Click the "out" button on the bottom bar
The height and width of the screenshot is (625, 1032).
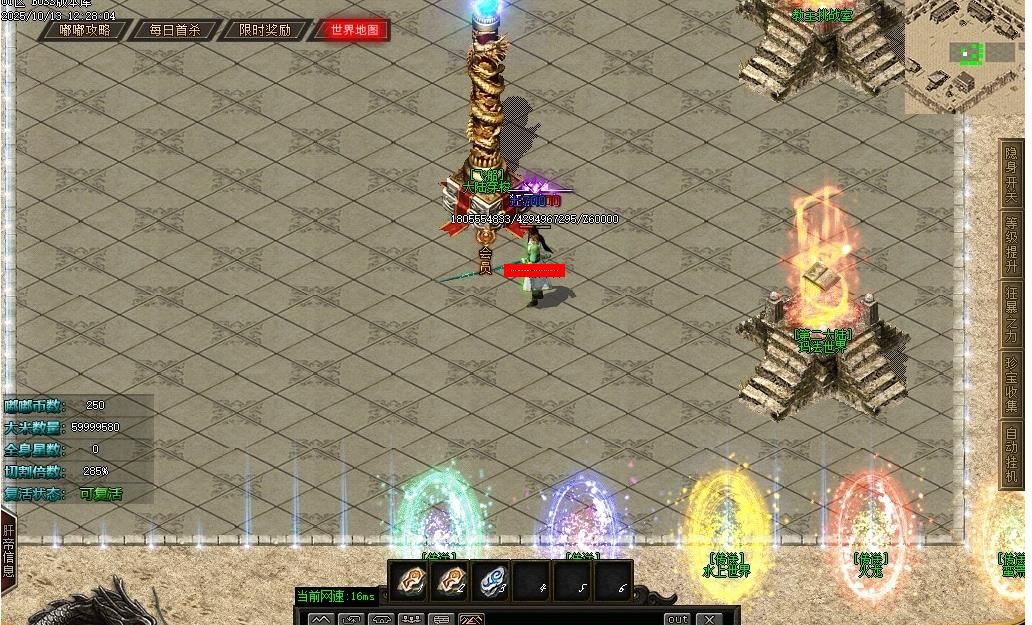(678, 619)
